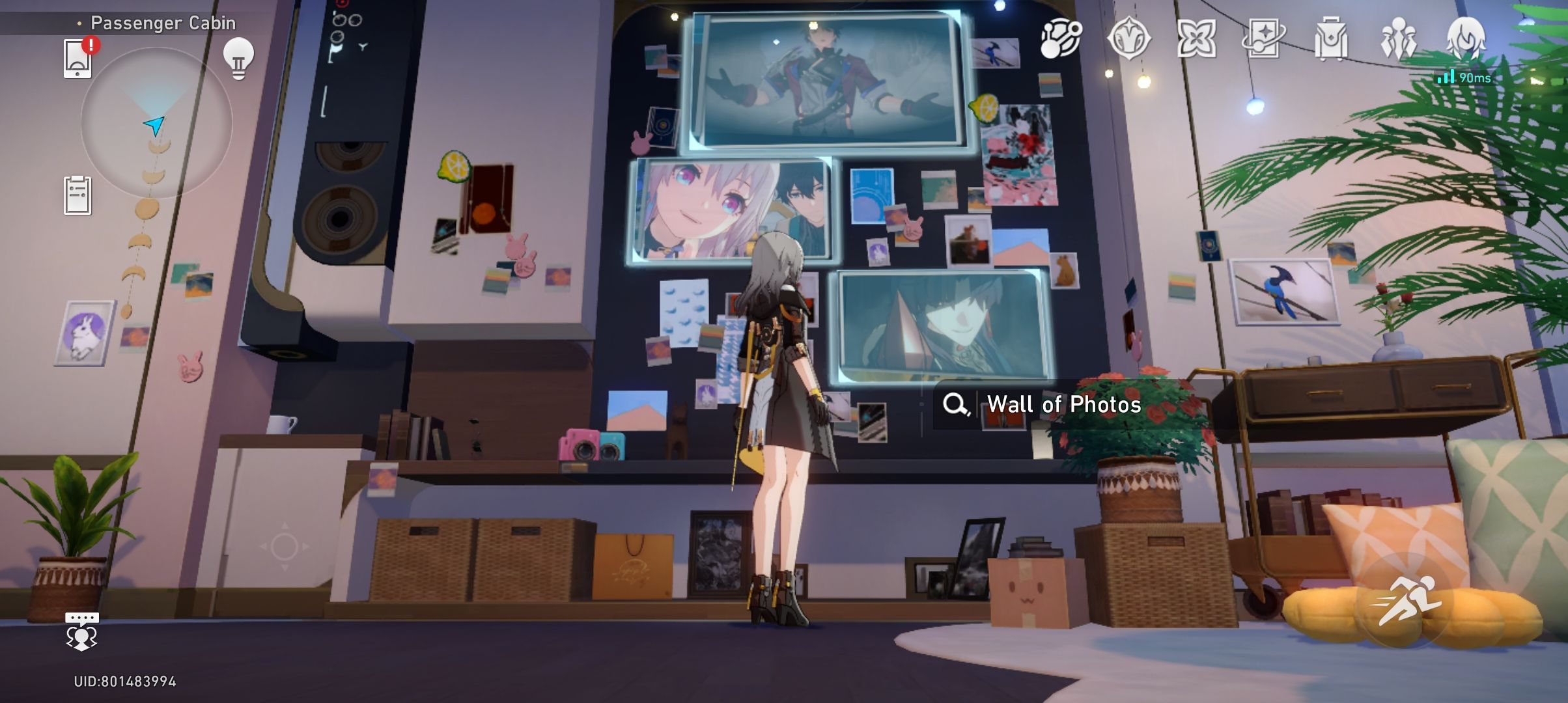
Task: Open the Warp banner card icon
Action: pyautogui.click(x=1265, y=39)
